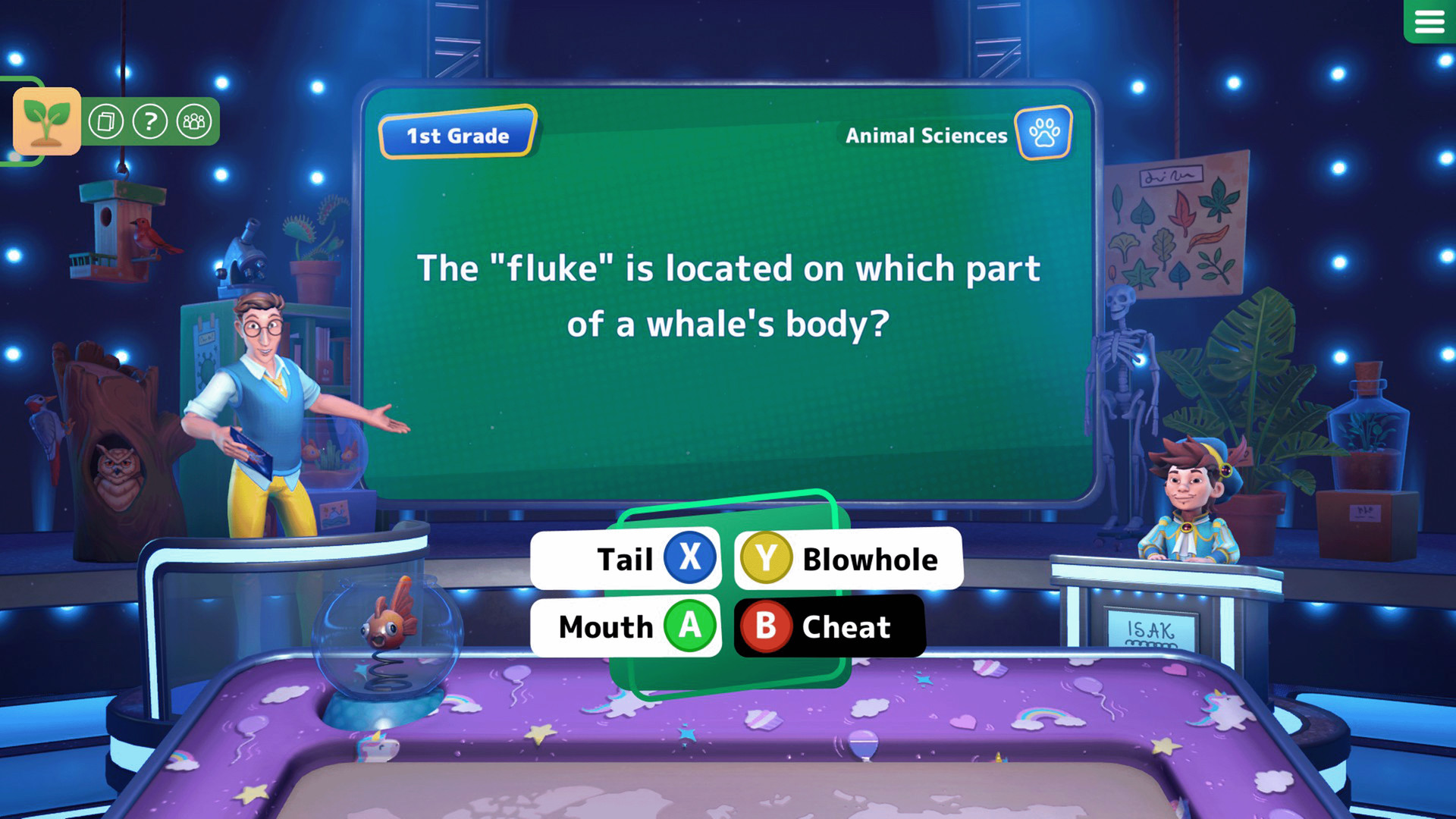Click the seedling peek power-up icon

(x=45, y=120)
